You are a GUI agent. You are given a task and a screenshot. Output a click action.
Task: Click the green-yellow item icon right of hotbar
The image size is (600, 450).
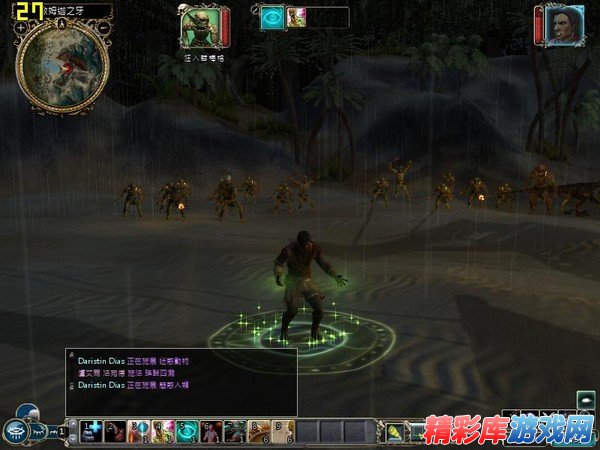[x=395, y=432]
